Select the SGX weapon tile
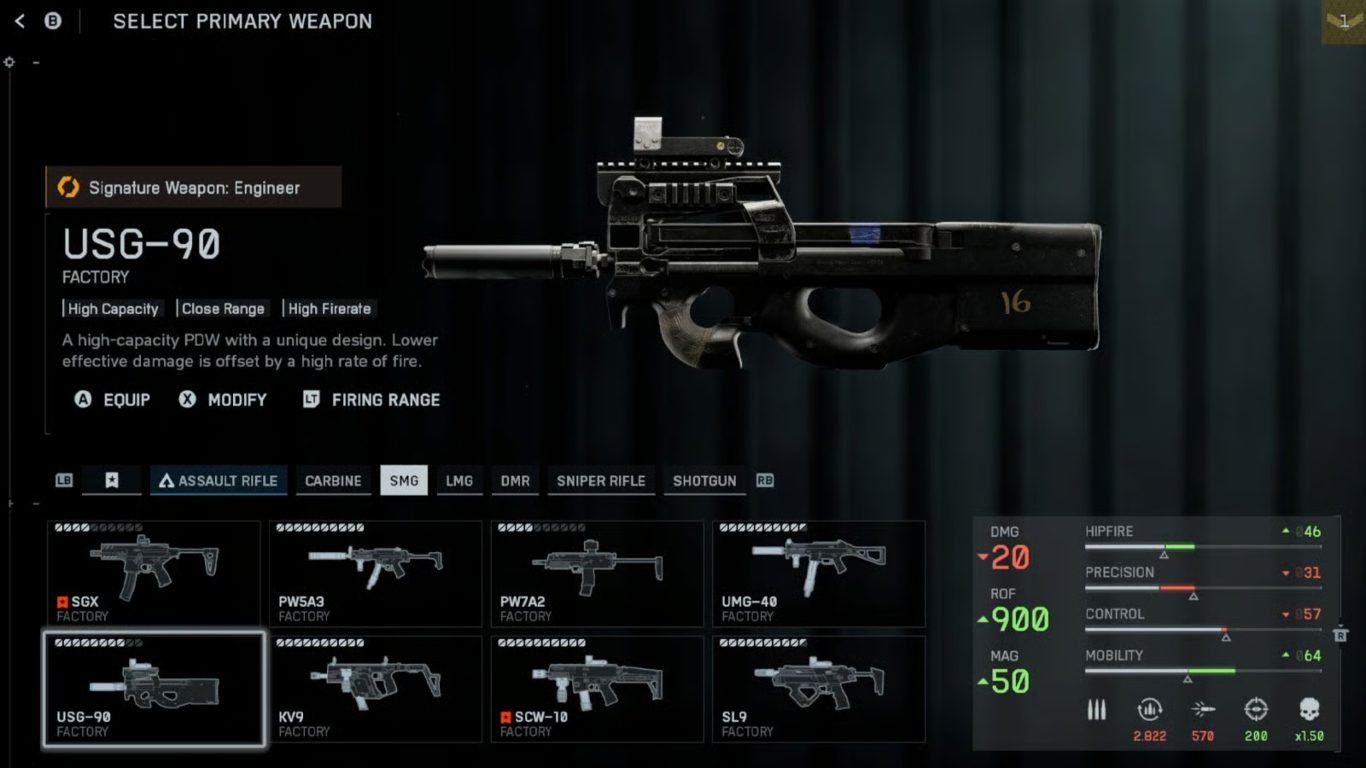The image size is (1366, 768). tap(154, 574)
